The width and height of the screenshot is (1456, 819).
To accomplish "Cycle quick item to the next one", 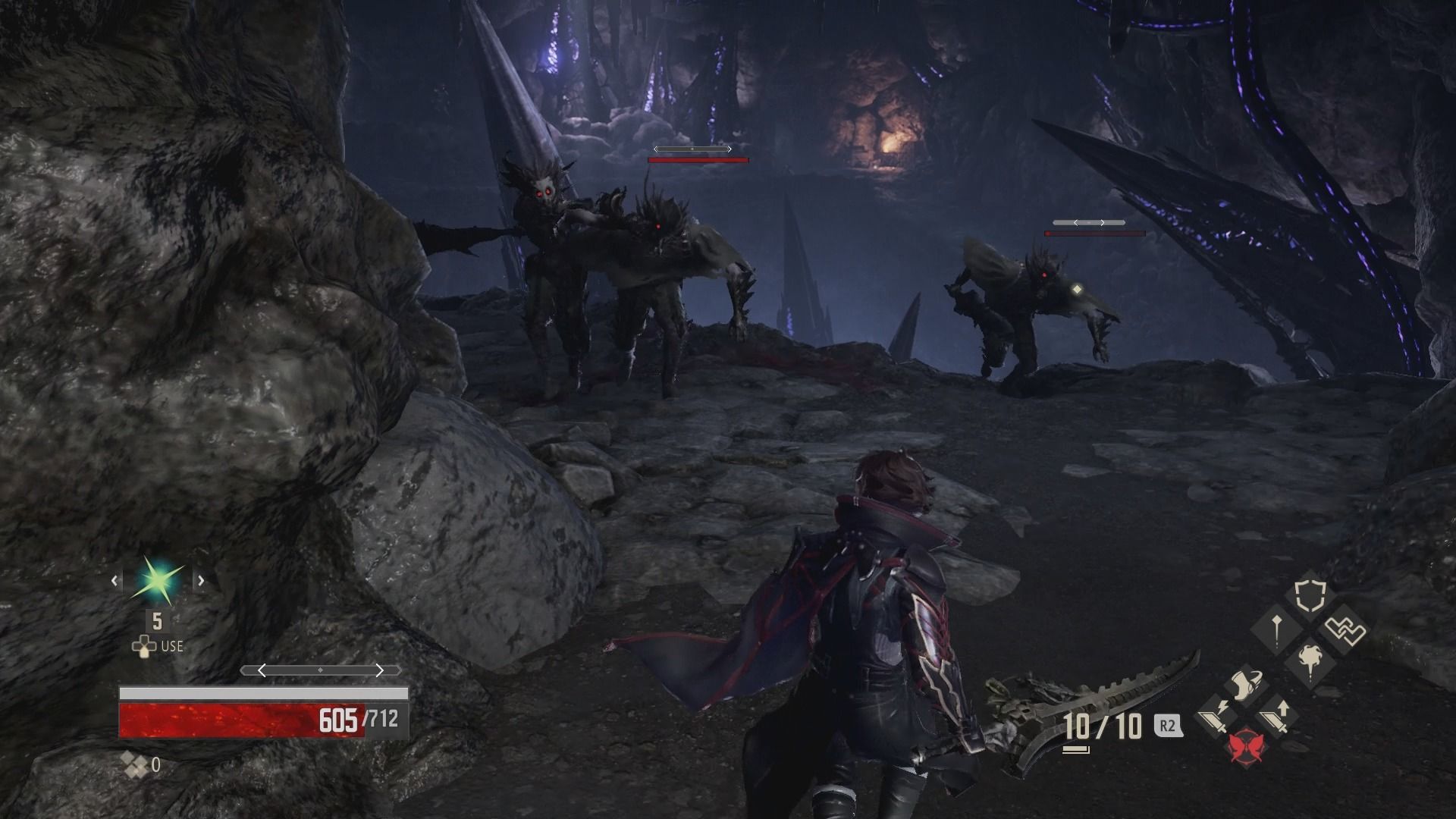I will [202, 581].
